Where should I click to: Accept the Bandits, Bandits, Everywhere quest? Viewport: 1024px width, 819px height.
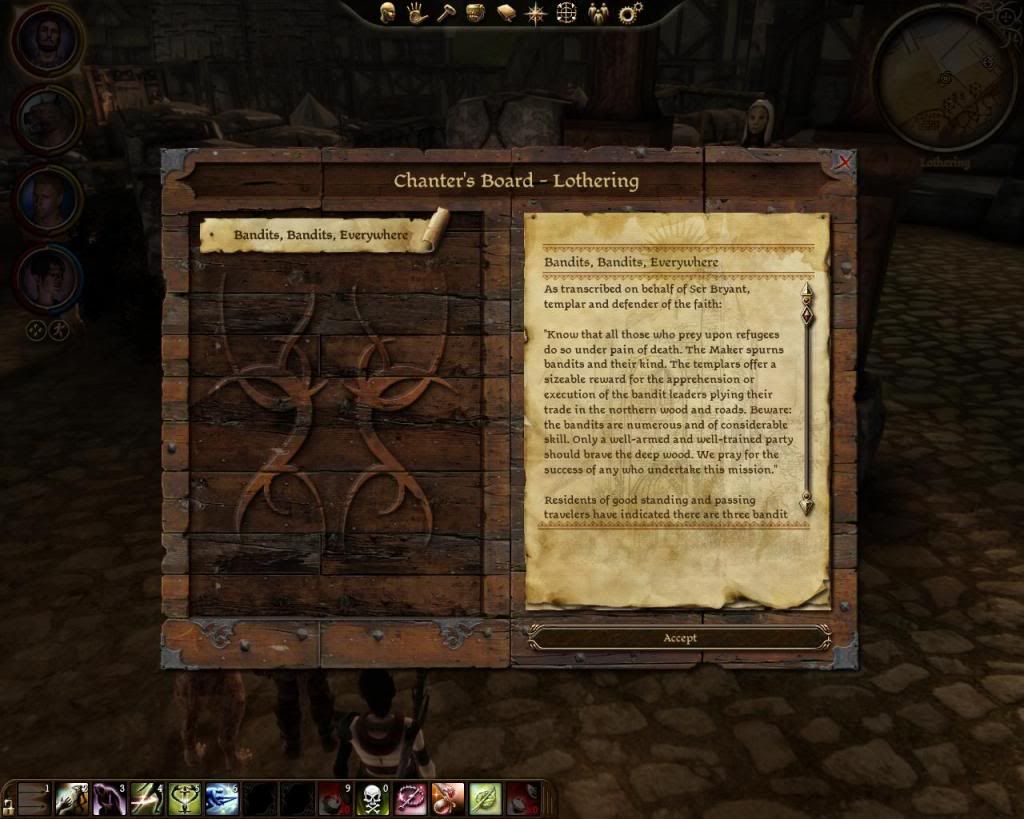(x=679, y=638)
